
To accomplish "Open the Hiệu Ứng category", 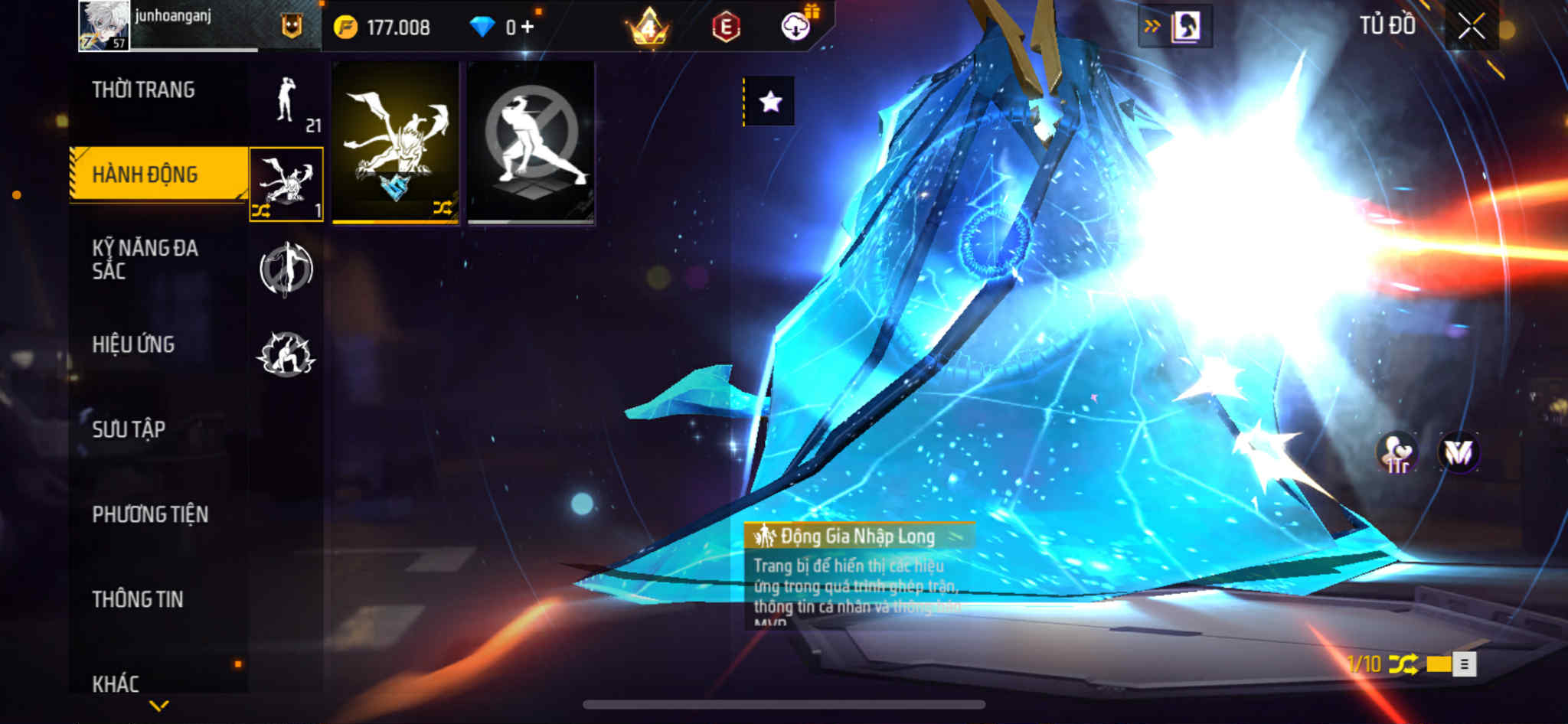I will [133, 344].
